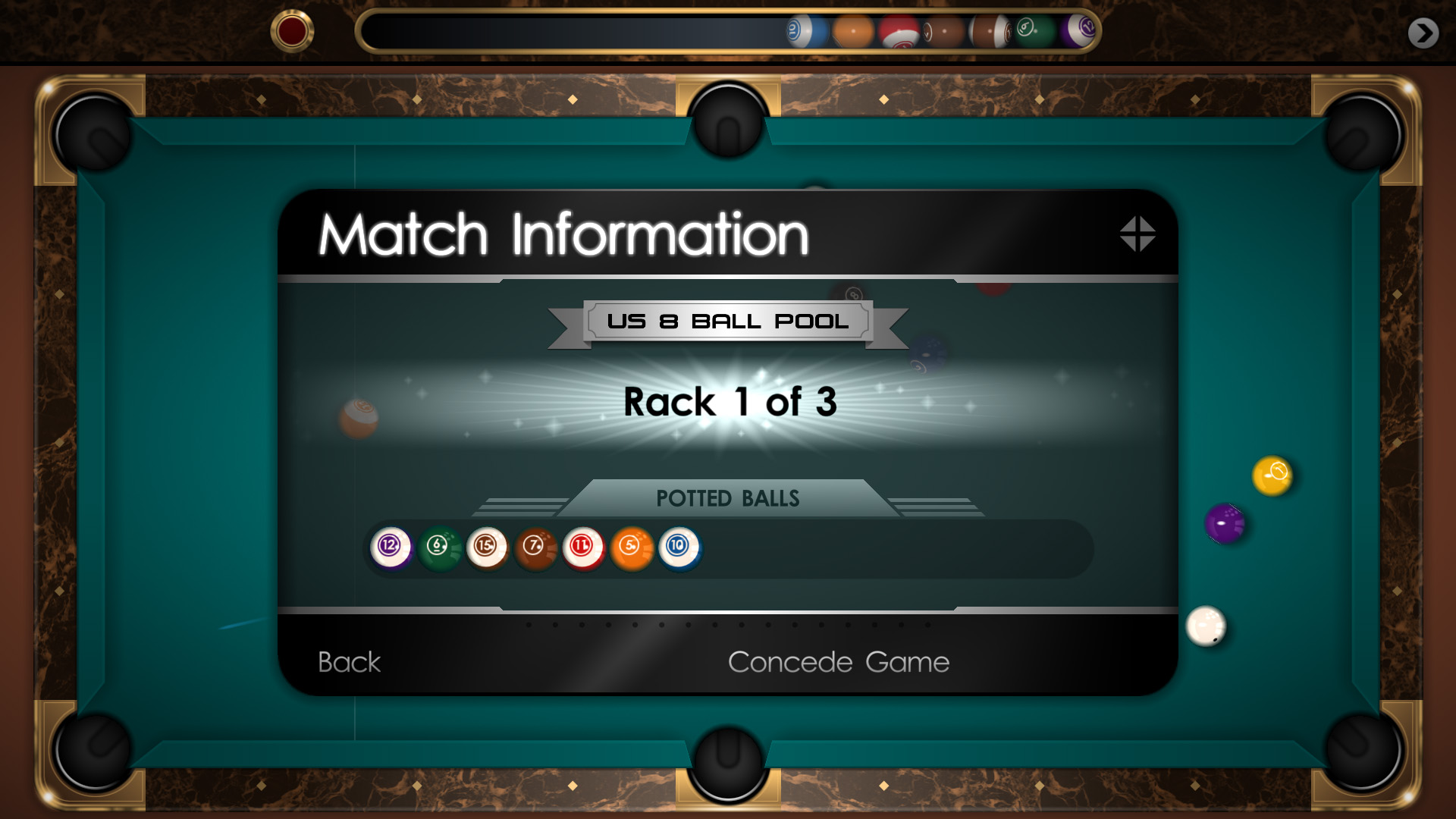Select the potted brown 7 ball icon

pyautogui.click(x=535, y=547)
